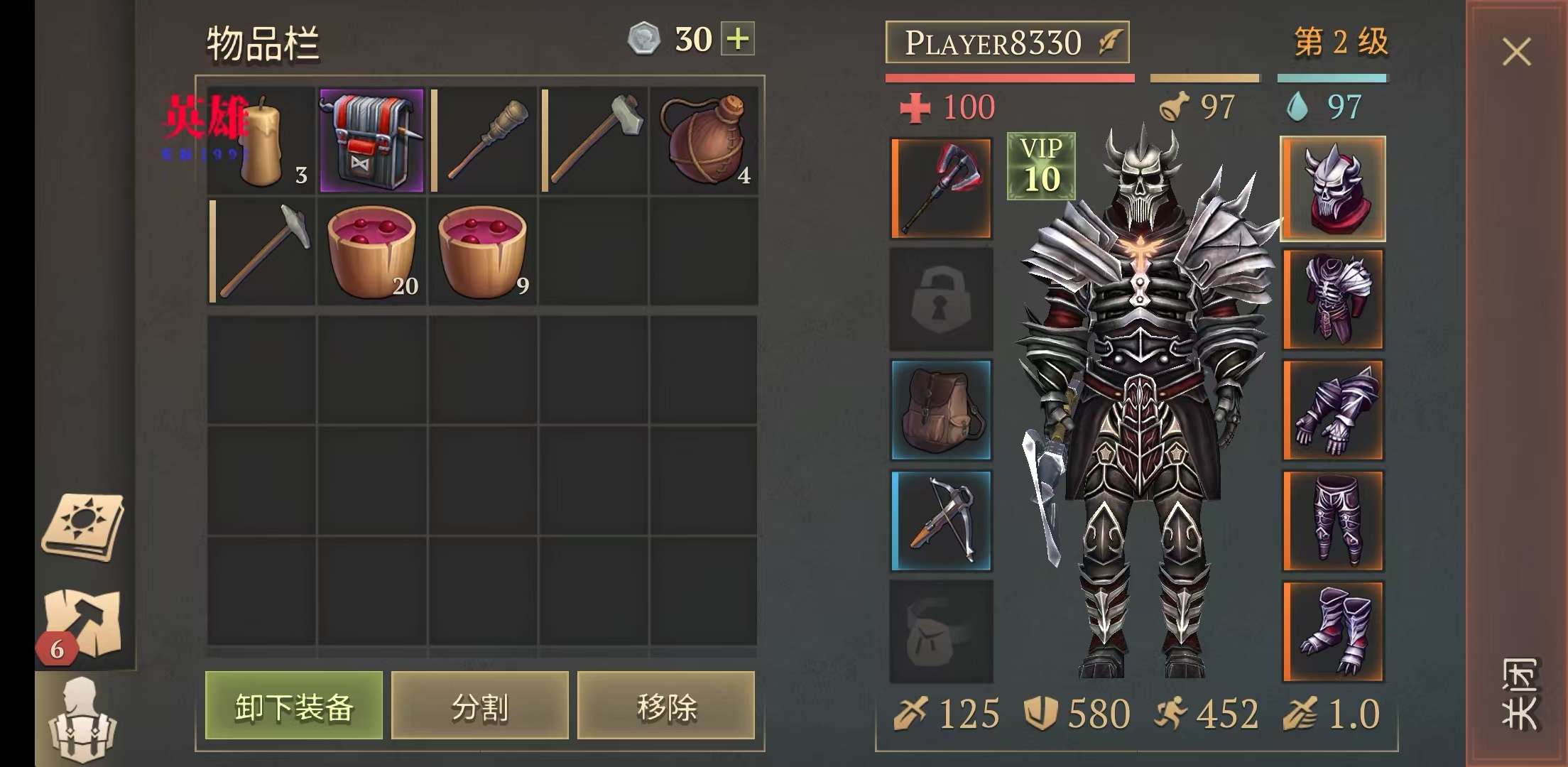This screenshot has width=1568, height=767.
Task: Edit the Player8330 name with quill
Action: click(1110, 42)
